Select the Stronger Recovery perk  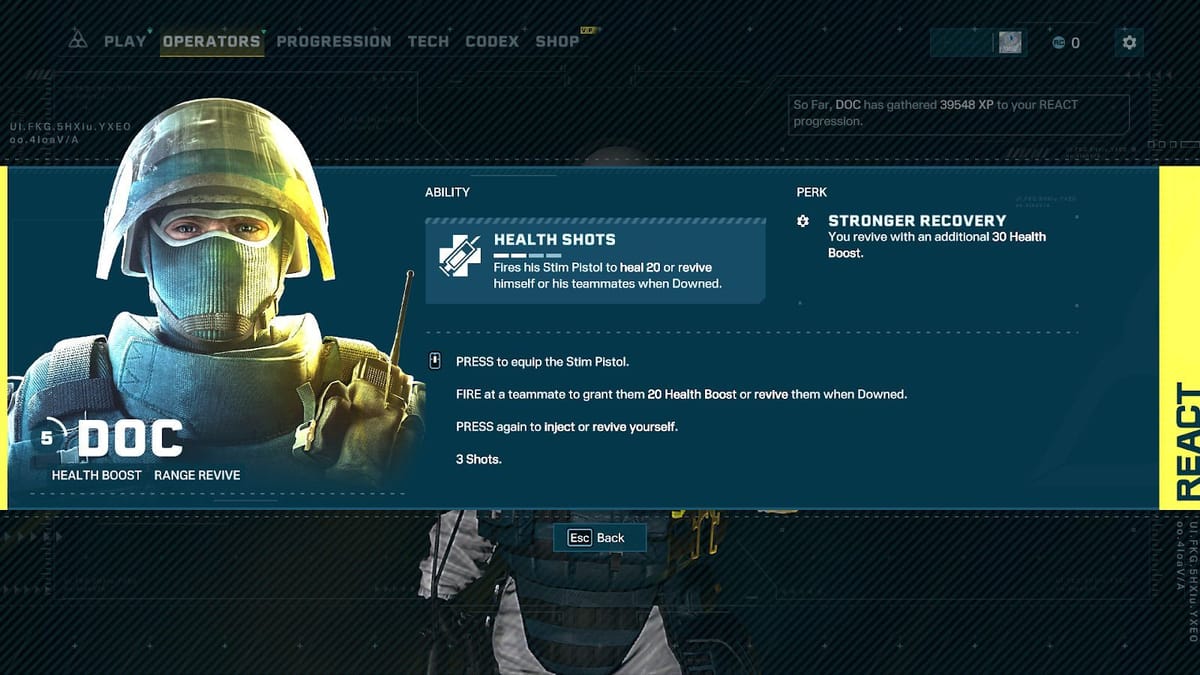[x=917, y=221]
